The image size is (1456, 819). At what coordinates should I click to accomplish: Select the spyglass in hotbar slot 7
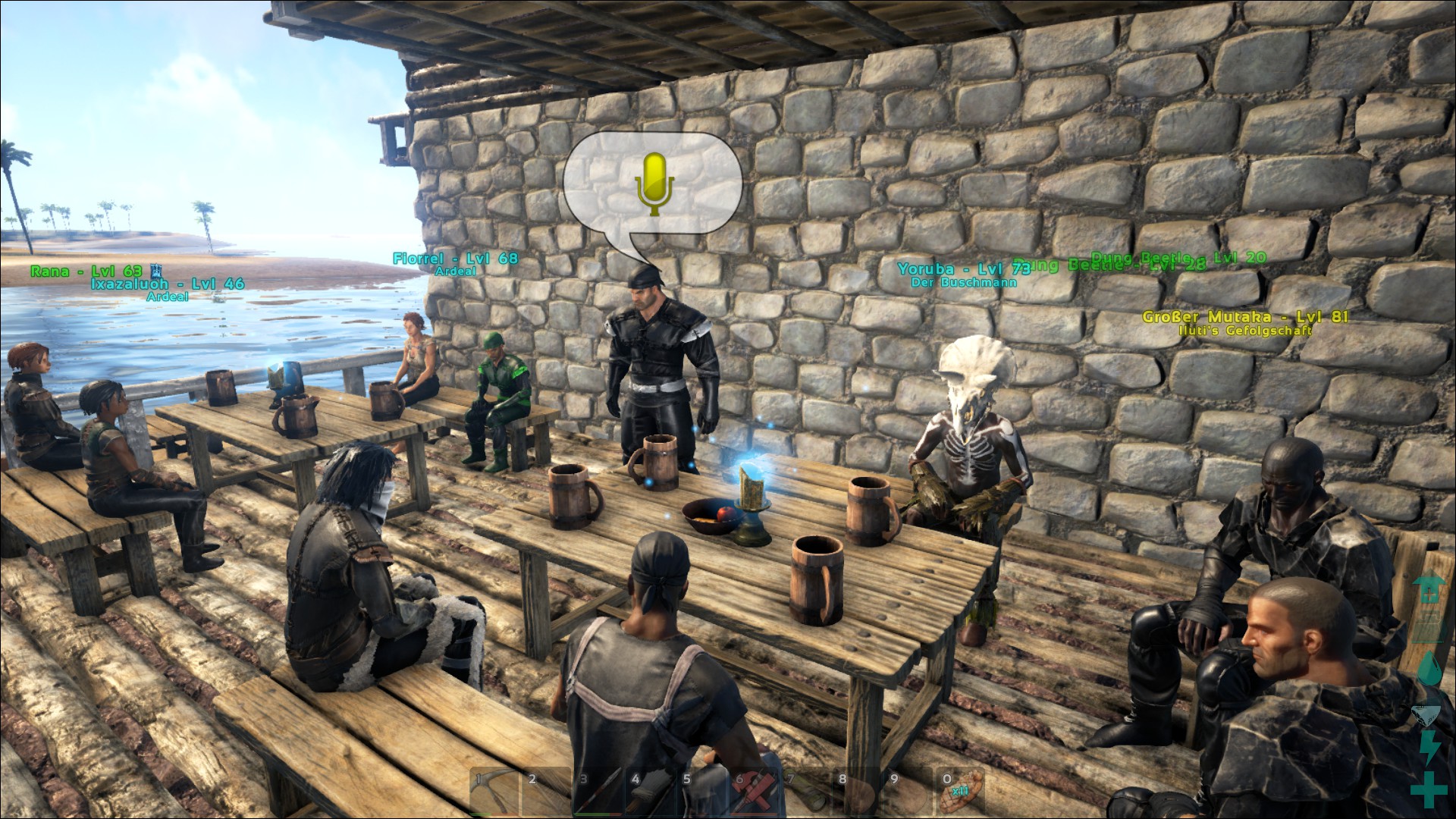(x=804, y=792)
